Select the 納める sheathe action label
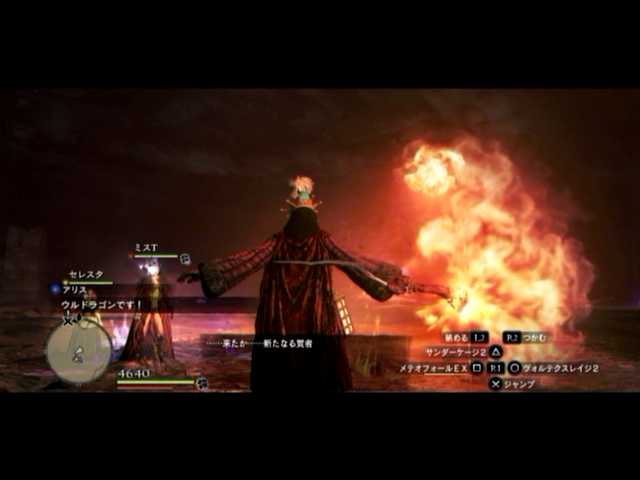 coord(454,338)
